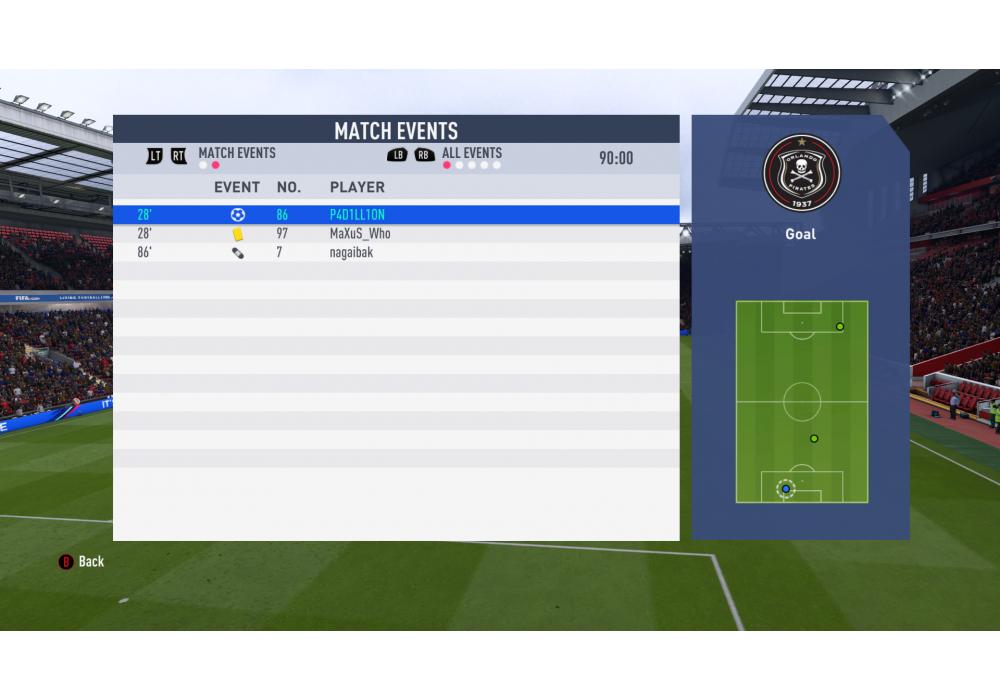1000x700 pixels.
Task: Select the MaXuS_Who yellow card row
Action: tap(395, 234)
